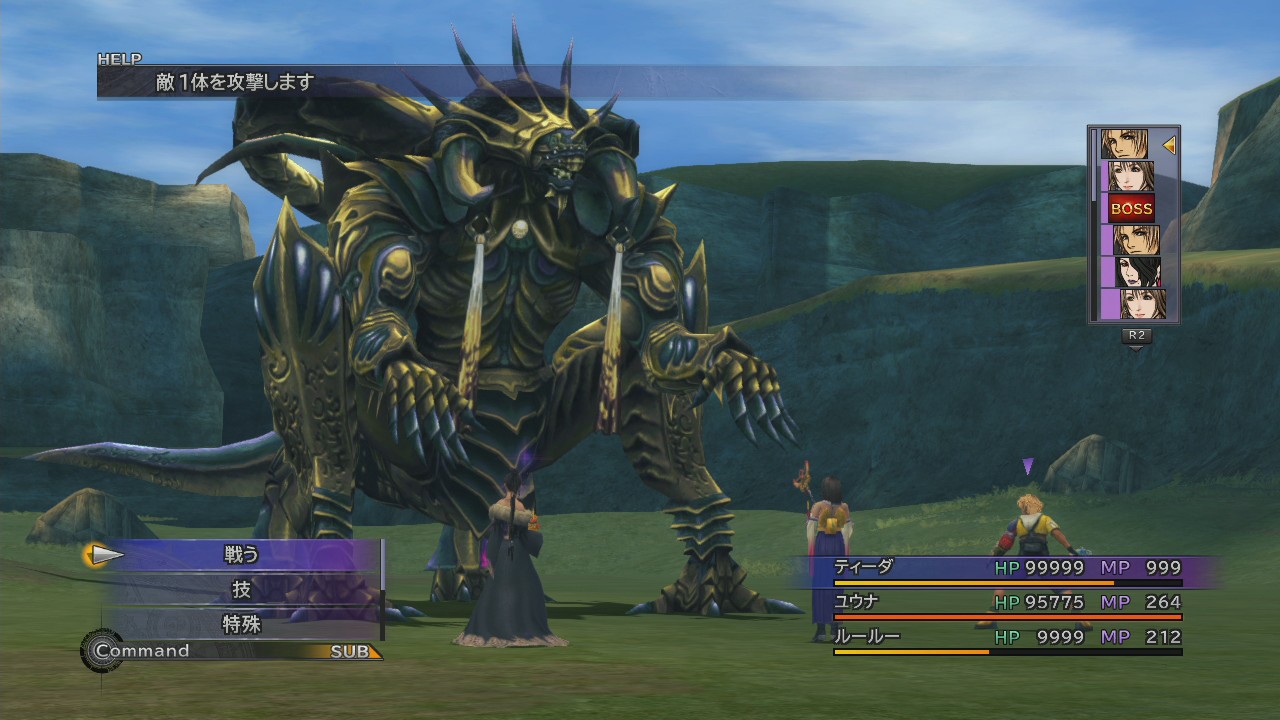The image size is (1280, 720).
Task: Select the ユウナ party status row
Action: tap(1007, 603)
